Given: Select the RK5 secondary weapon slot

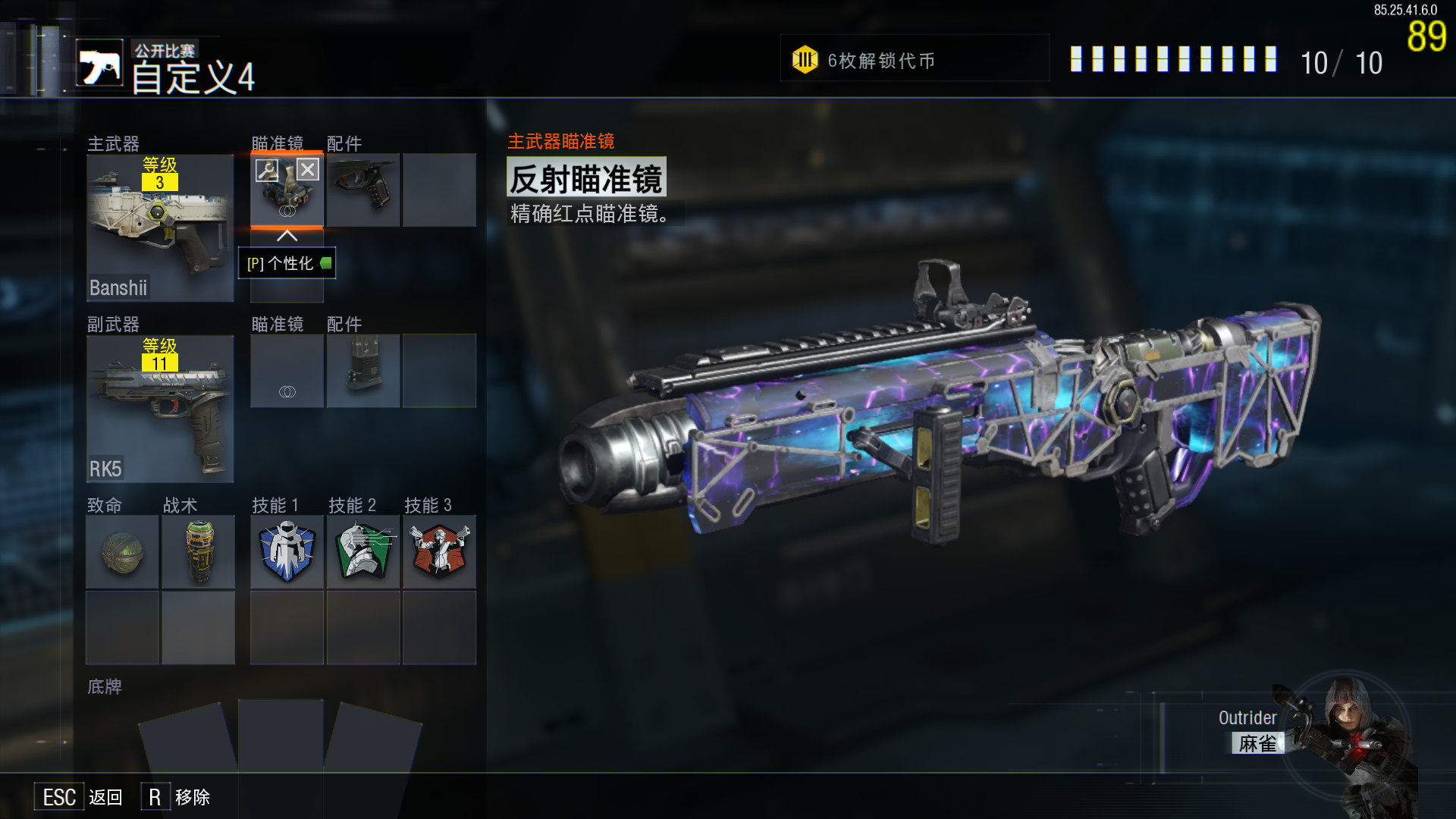Looking at the screenshot, I should [x=160, y=409].
